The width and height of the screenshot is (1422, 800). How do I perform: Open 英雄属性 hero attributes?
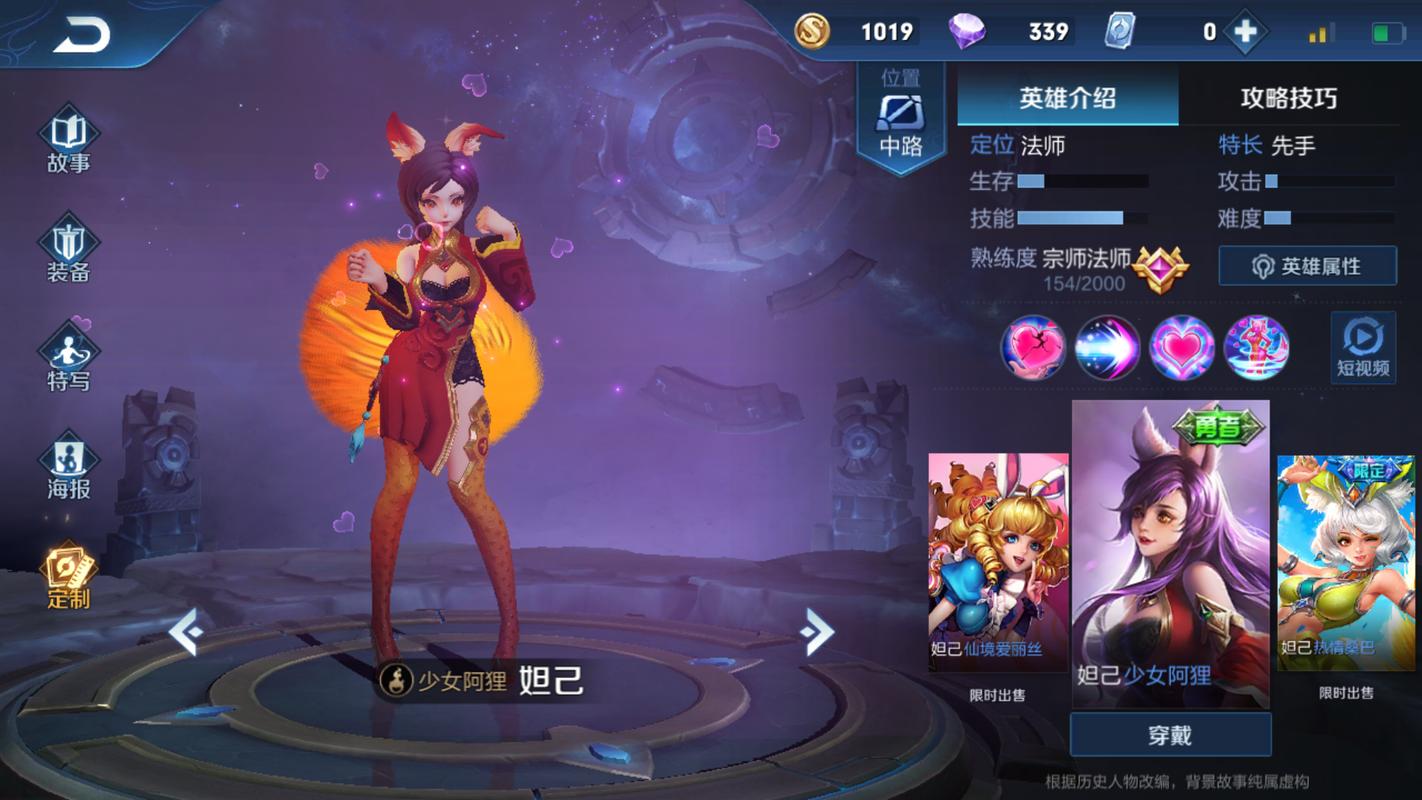tap(1307, 266)
